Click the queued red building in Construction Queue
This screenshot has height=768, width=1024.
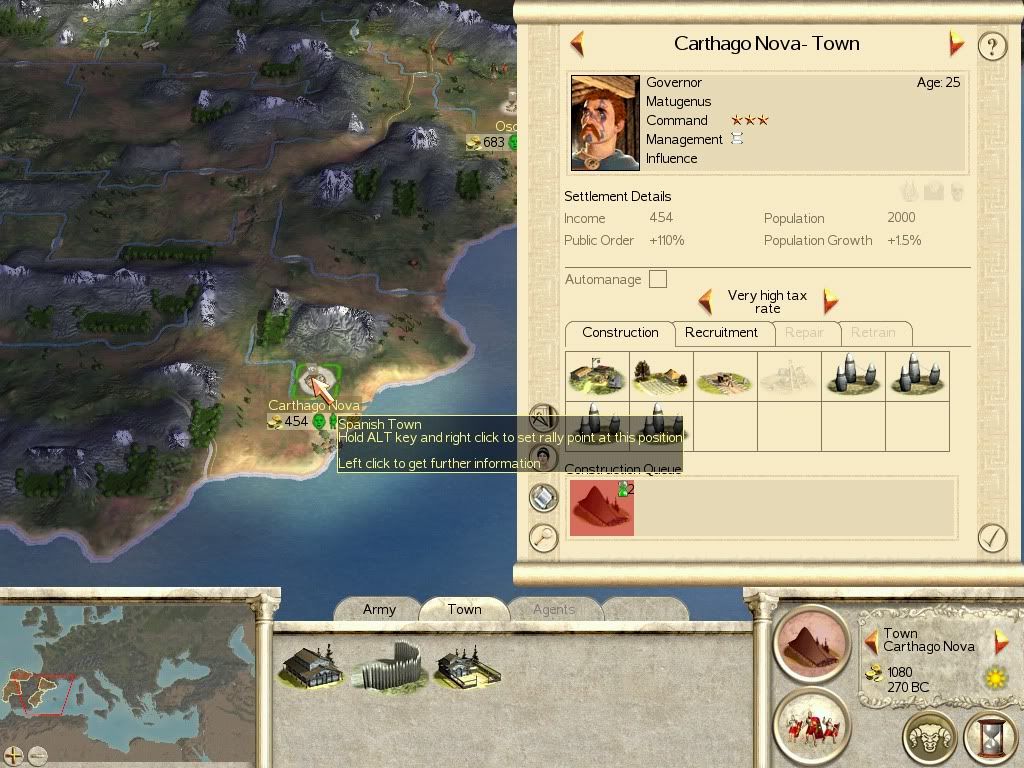tap(601, 506)
